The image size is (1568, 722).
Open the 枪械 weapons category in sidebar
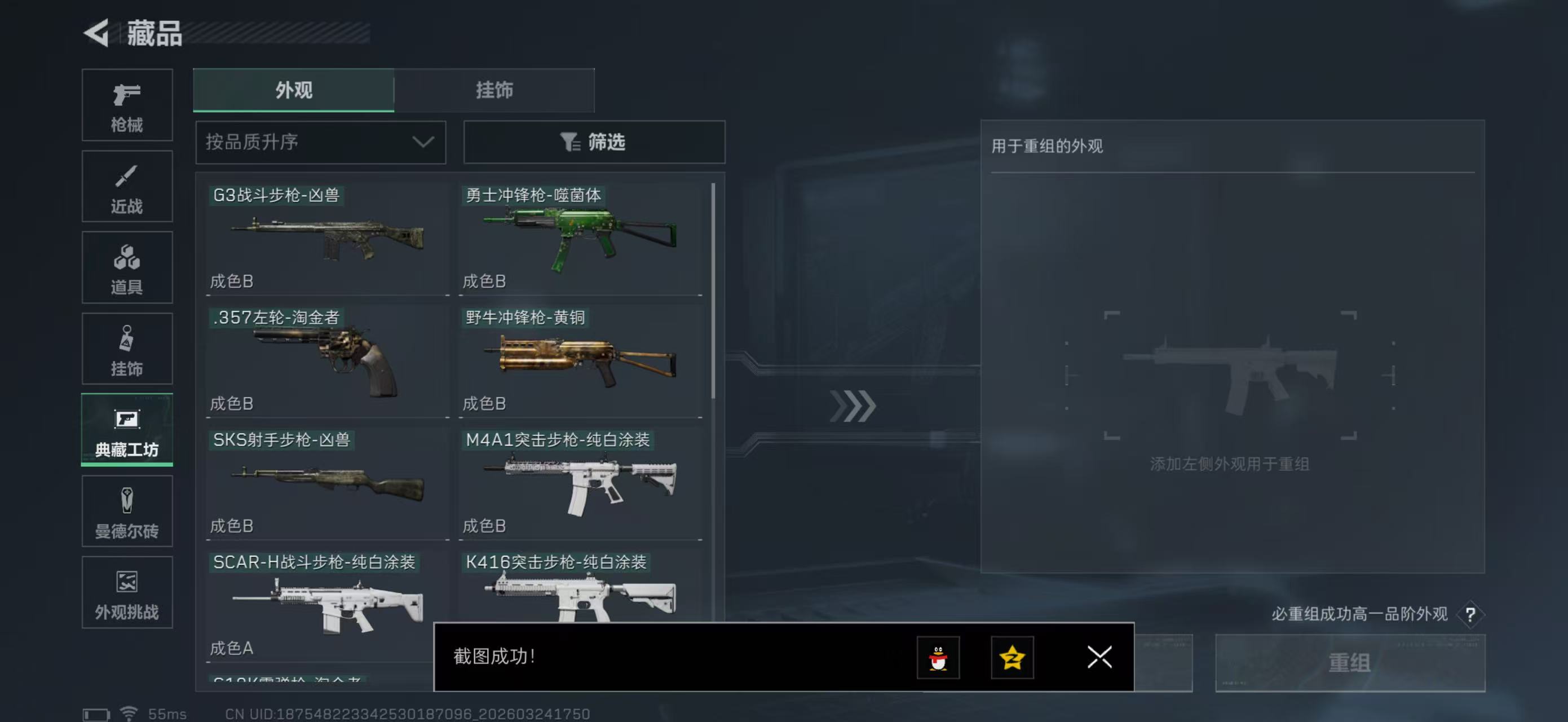coord(127,105)
